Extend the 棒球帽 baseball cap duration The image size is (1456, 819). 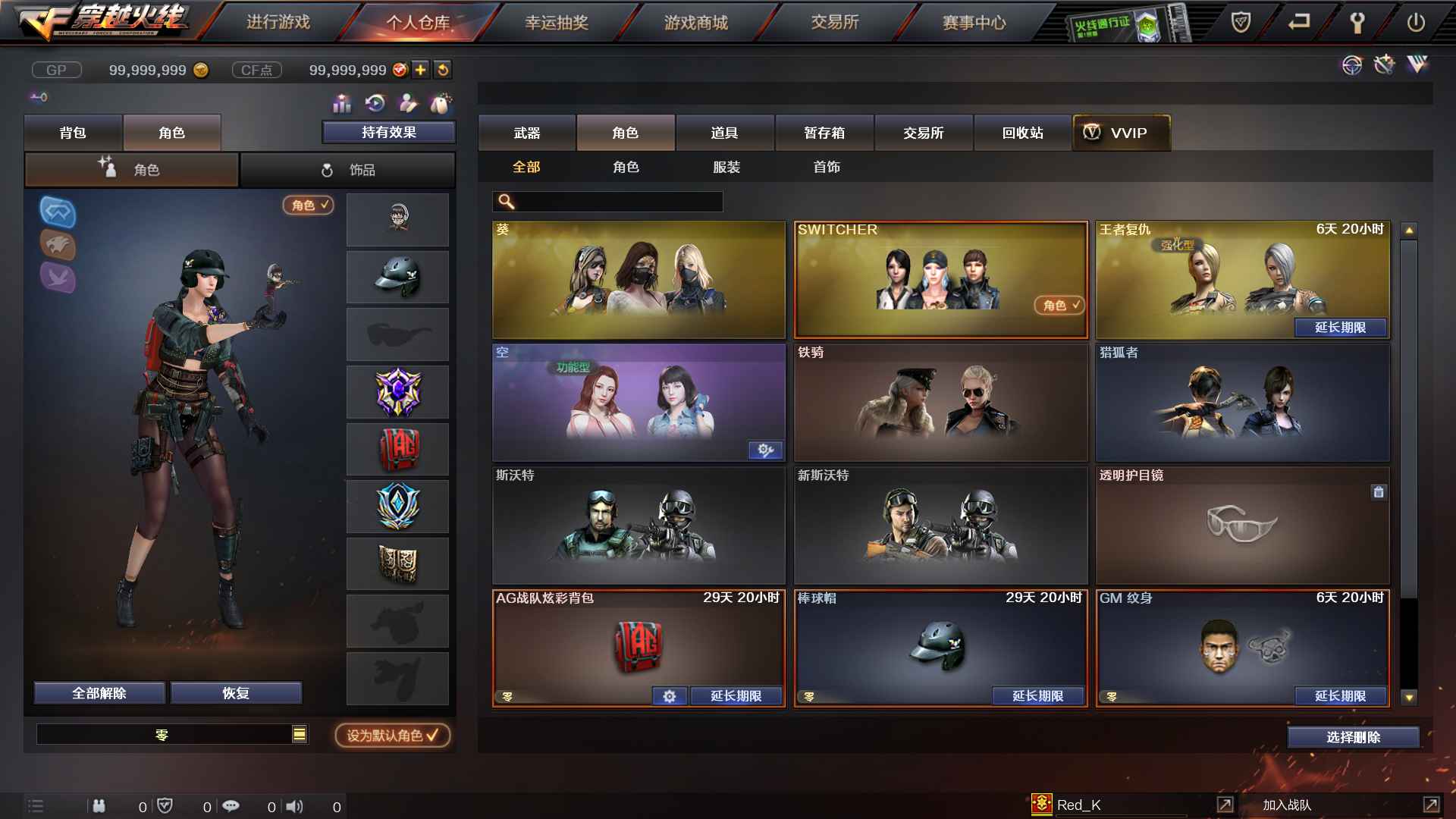1037,695
